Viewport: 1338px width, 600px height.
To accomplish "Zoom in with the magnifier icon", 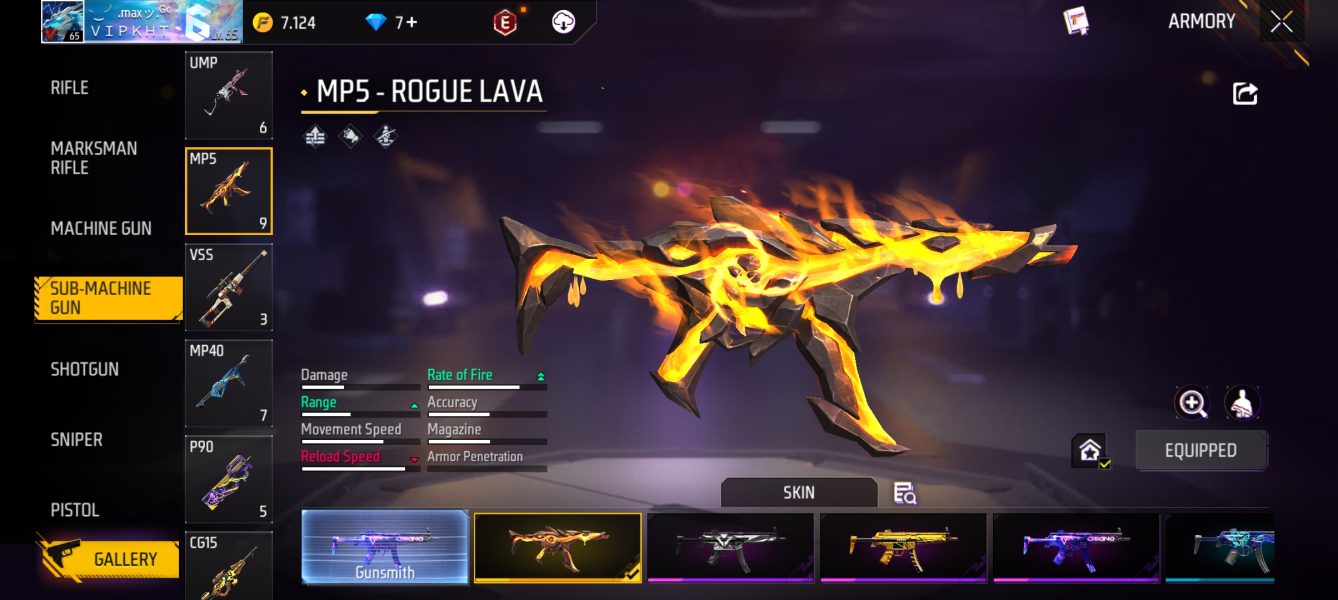I will point(1192,403).
